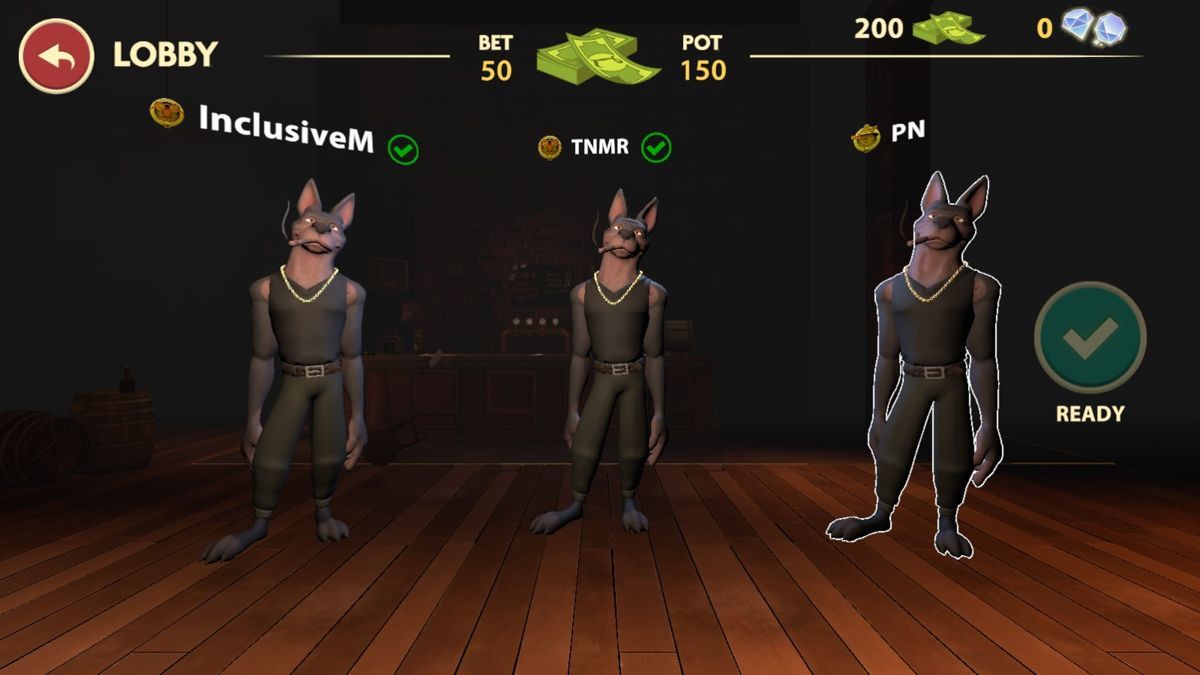
Task: Confirm ready with the green checkmark button
Action: pos(1090,337)
